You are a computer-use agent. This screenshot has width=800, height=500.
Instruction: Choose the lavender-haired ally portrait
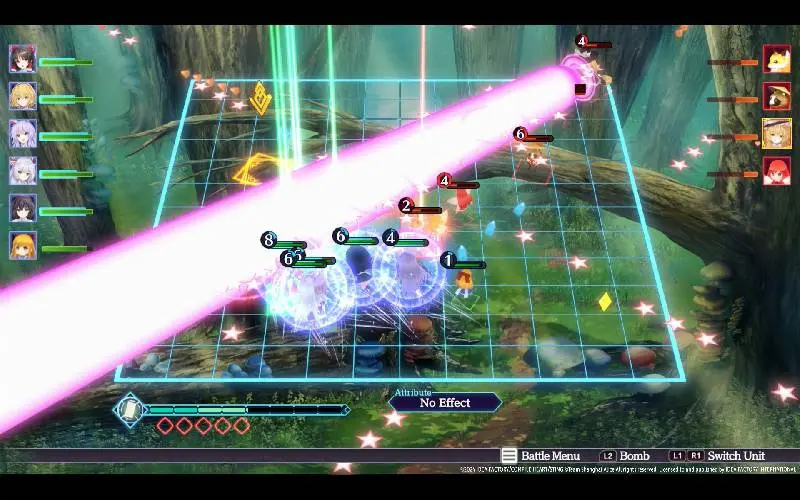[x=23, y=134]
